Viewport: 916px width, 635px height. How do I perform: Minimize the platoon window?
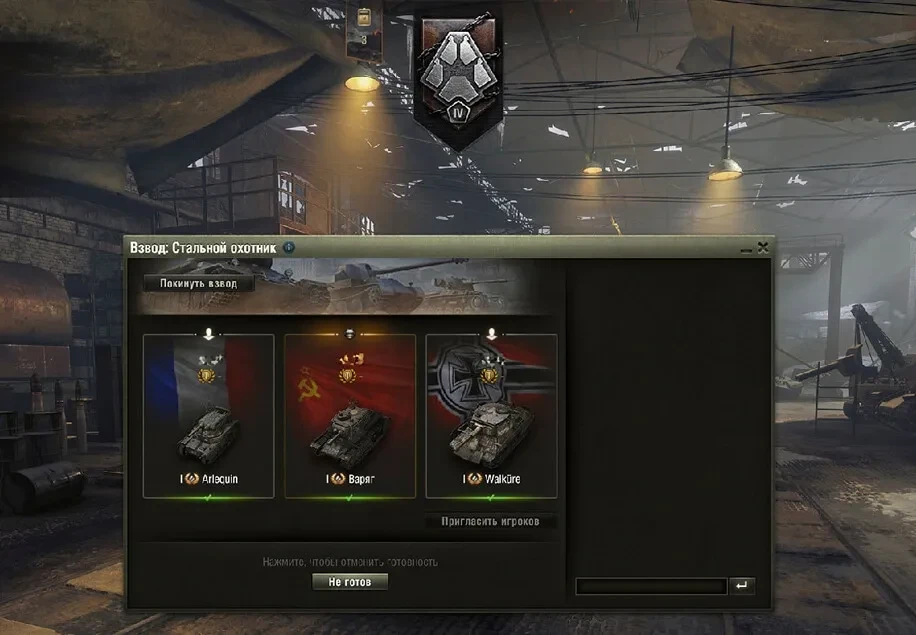pyautogui.click(x=746, y=247)
